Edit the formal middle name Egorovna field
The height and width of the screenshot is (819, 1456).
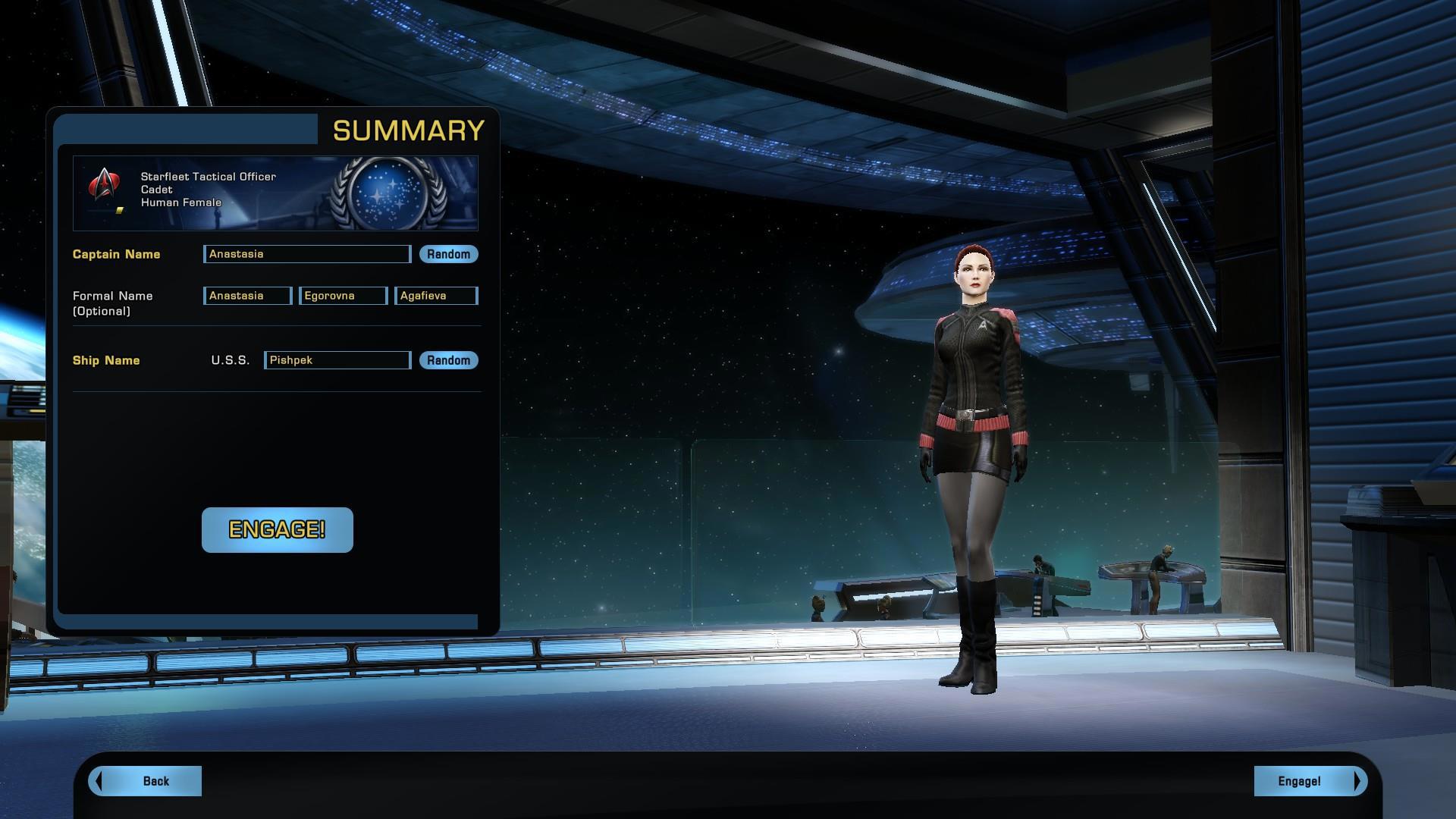(344, 296)
